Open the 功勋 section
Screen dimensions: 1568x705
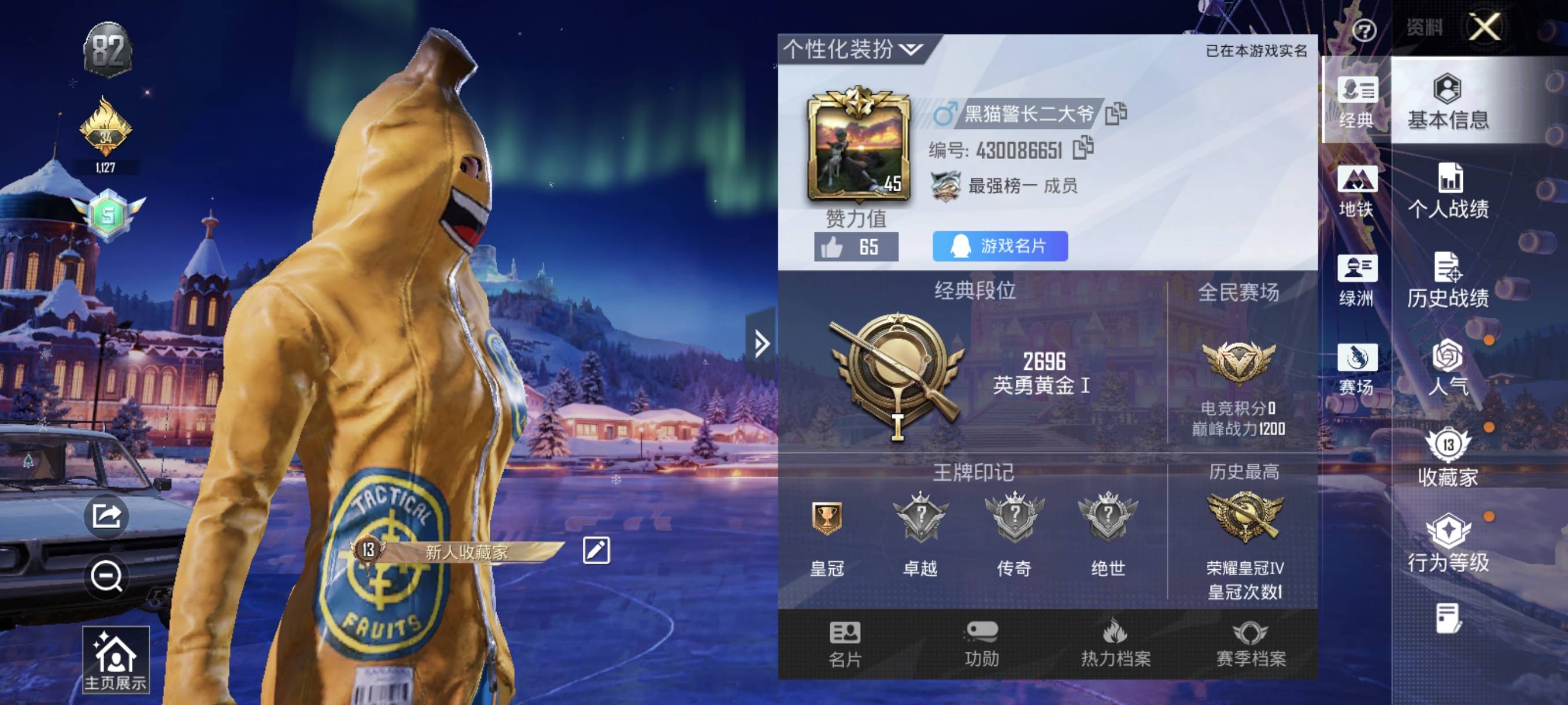pos(981,644)
